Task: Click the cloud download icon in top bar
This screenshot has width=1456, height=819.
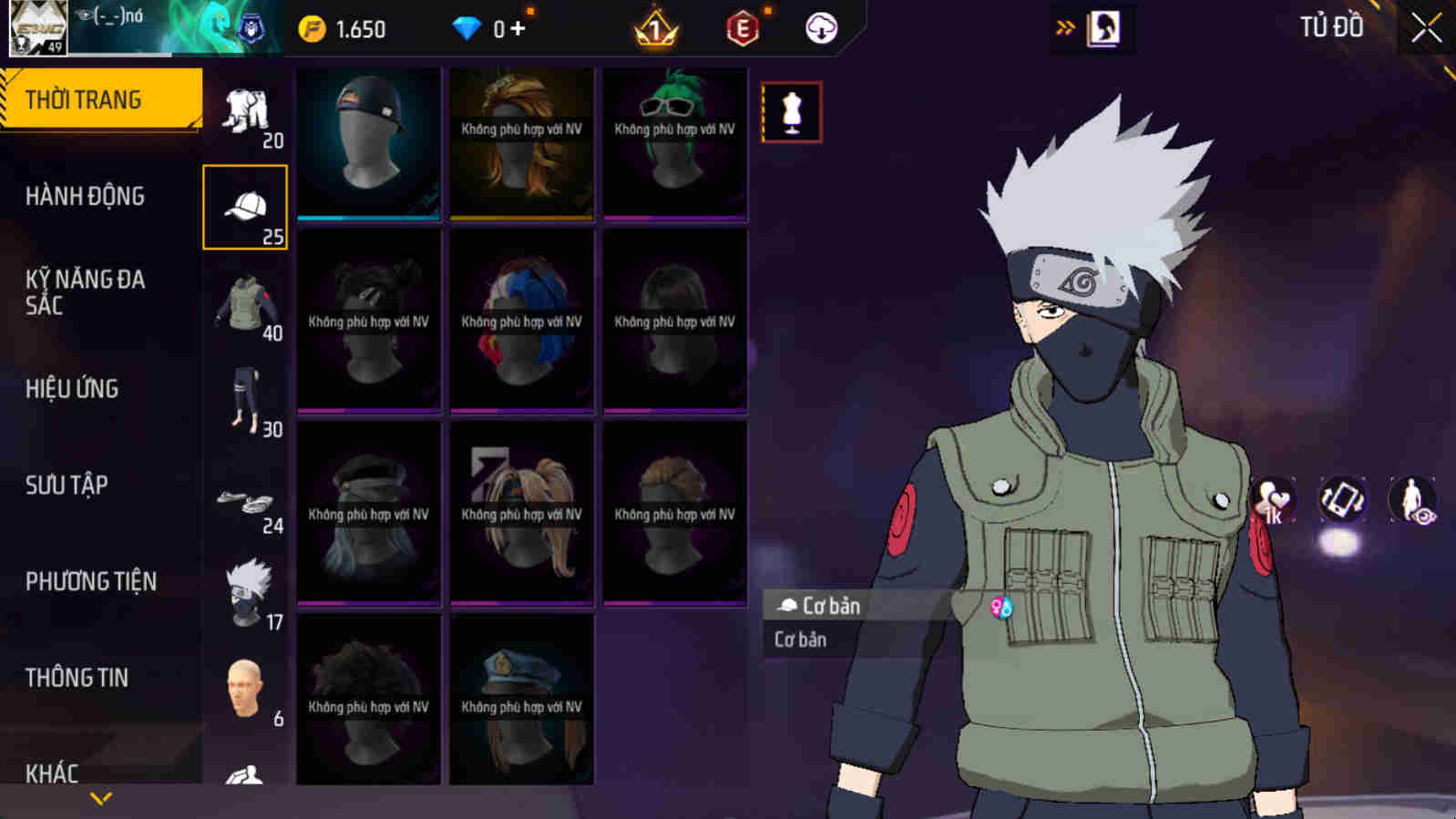Action: [x=819, y=26]
